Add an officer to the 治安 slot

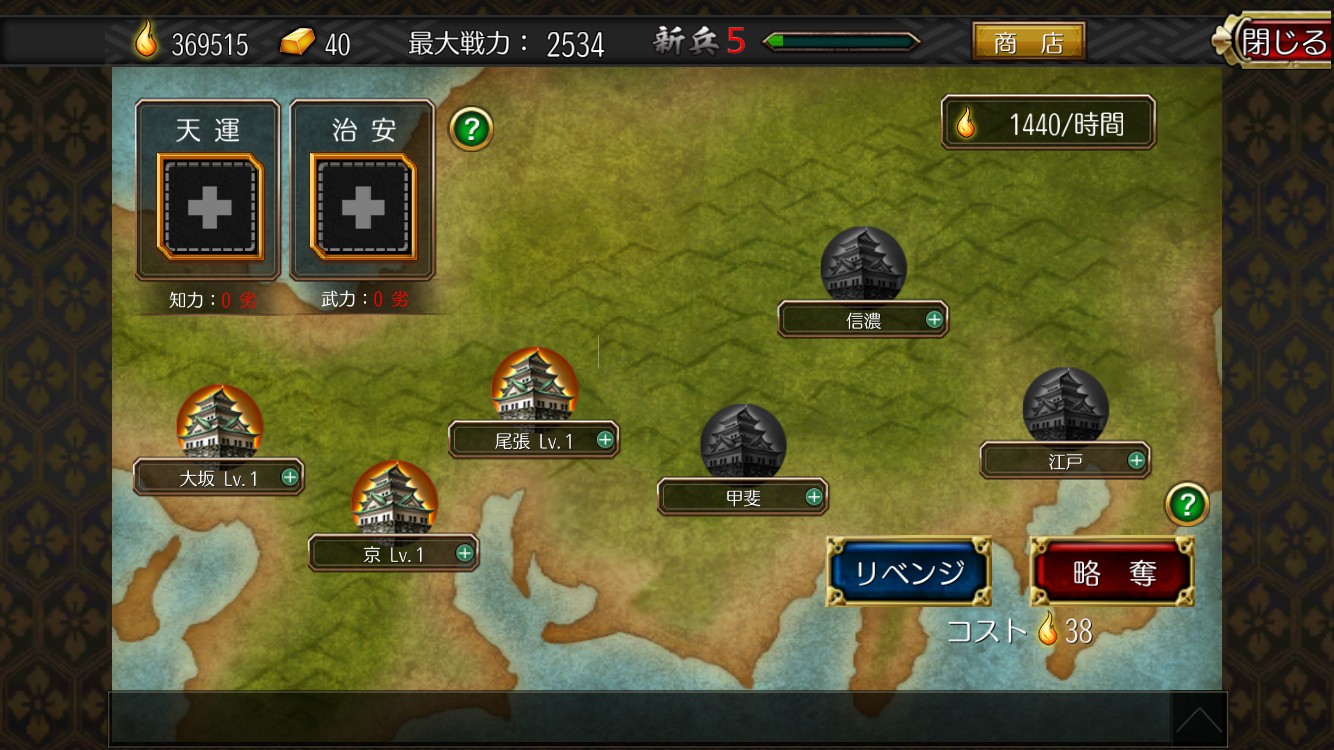click(362, 207)
